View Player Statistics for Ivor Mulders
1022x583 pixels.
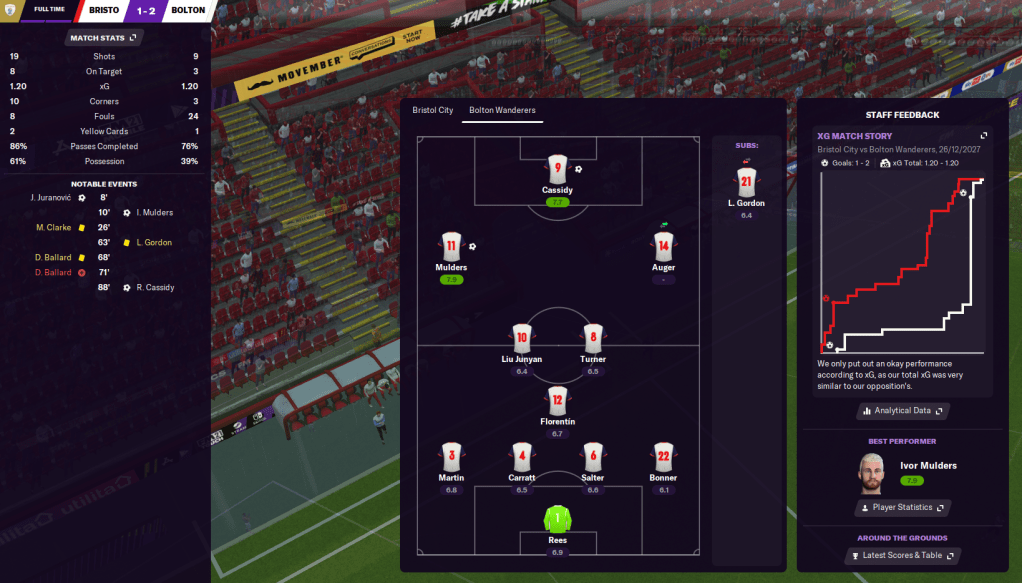click(x=902, y=508)
